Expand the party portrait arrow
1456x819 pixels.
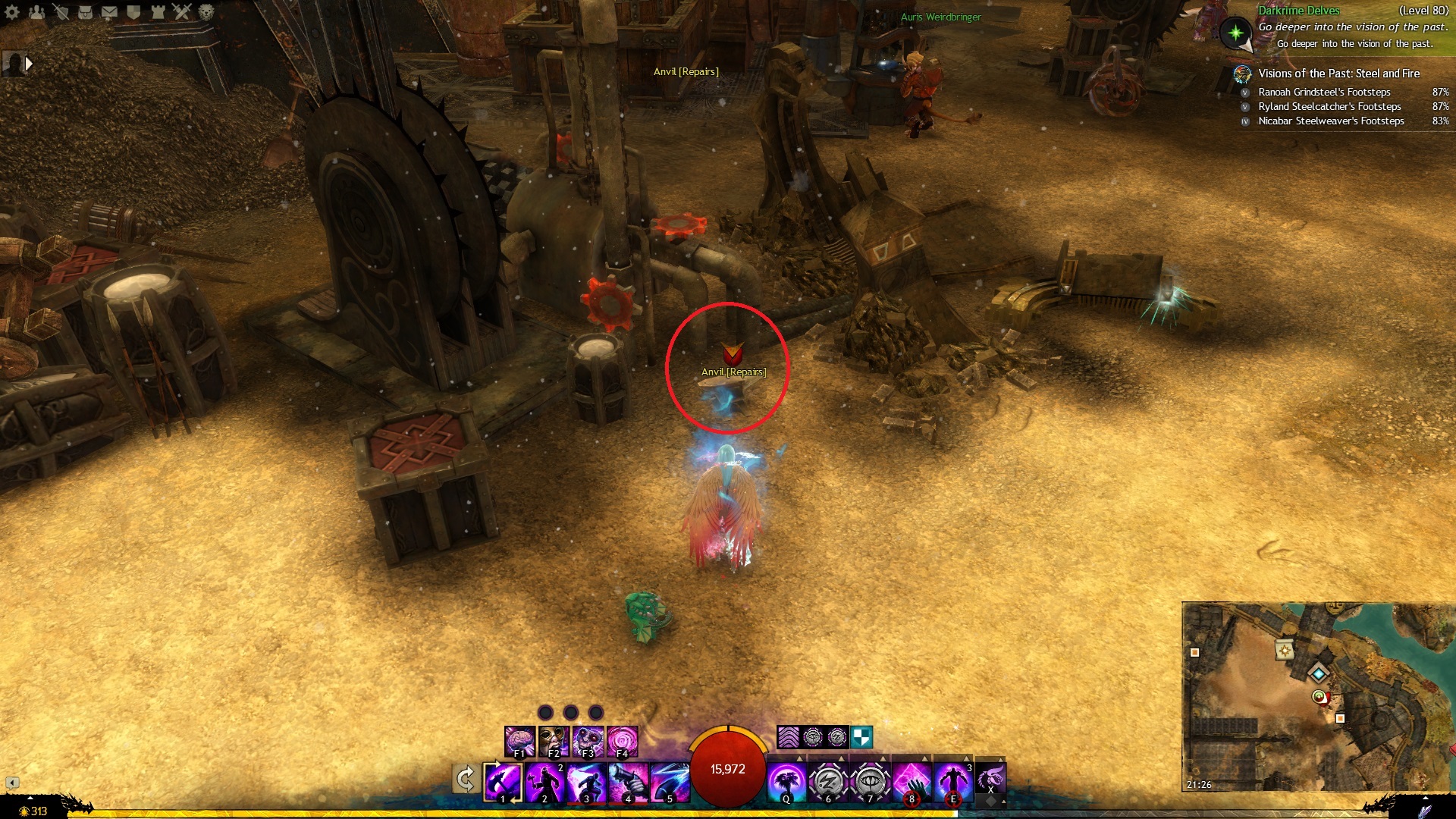pyautogui.click(x=29, y=64)
